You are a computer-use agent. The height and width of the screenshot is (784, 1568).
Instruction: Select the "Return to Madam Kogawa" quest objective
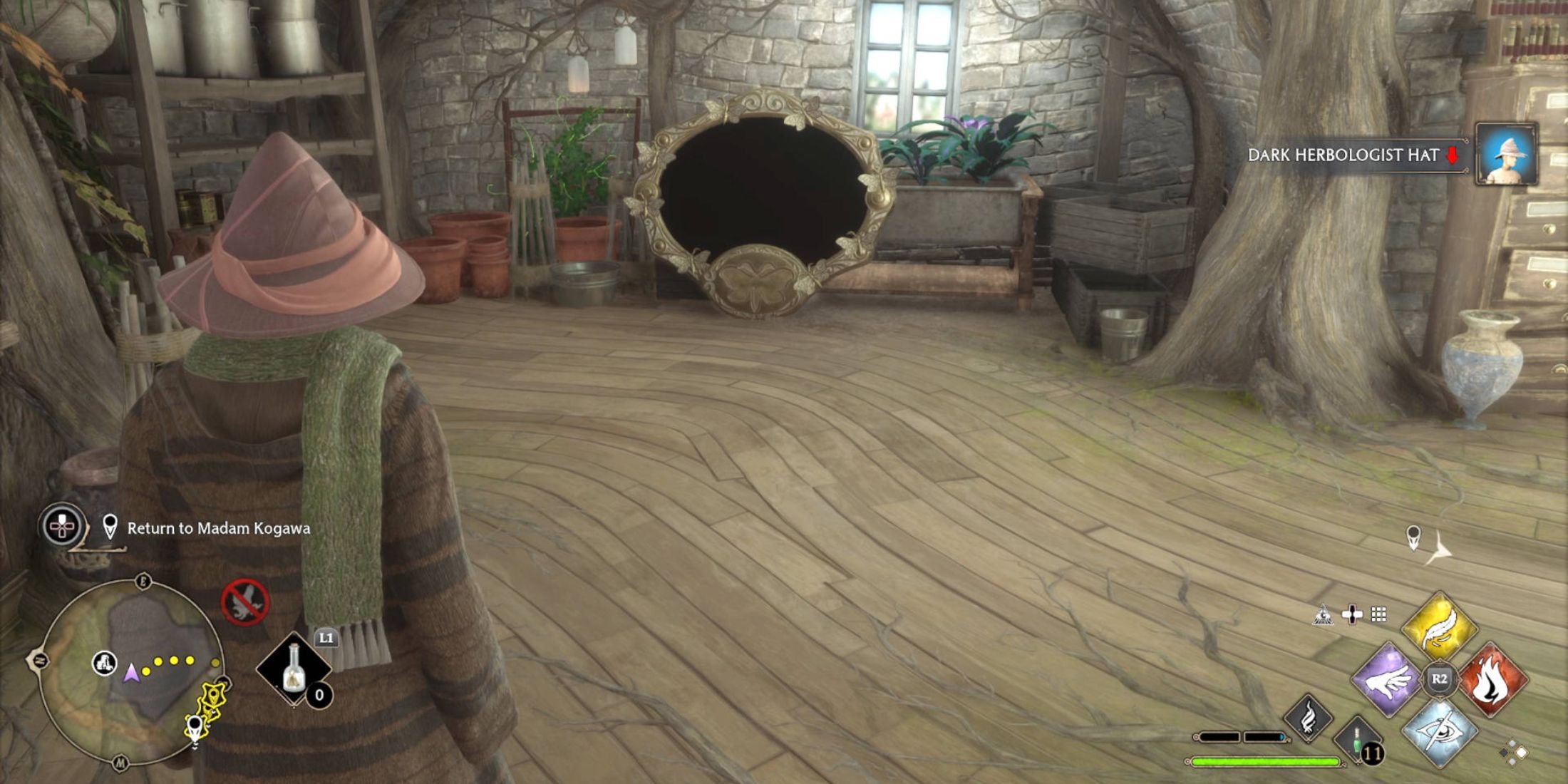pyautogui.click(x=218, y=528)
